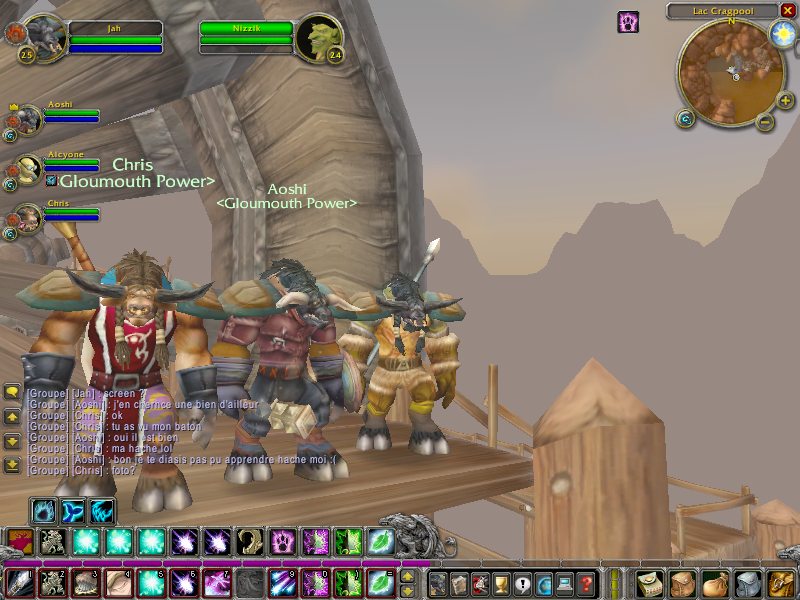Select the purple paw buff icon

pyautogui.click(x=628, y=22)
